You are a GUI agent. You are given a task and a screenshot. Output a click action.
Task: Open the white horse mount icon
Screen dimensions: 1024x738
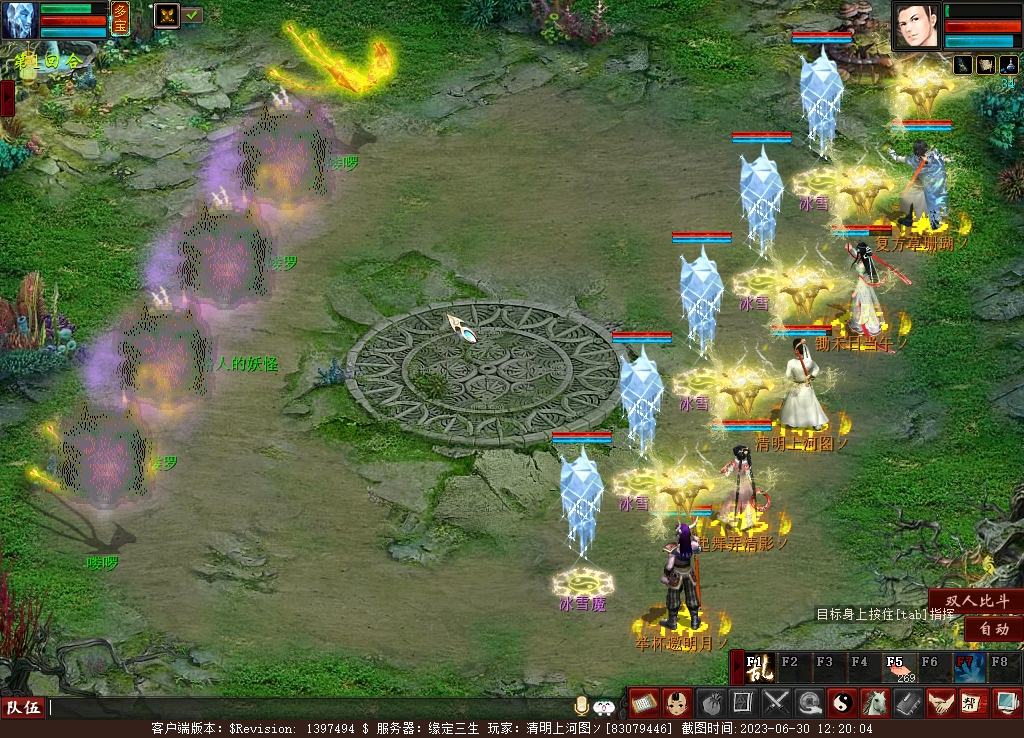tap(875, 702)
